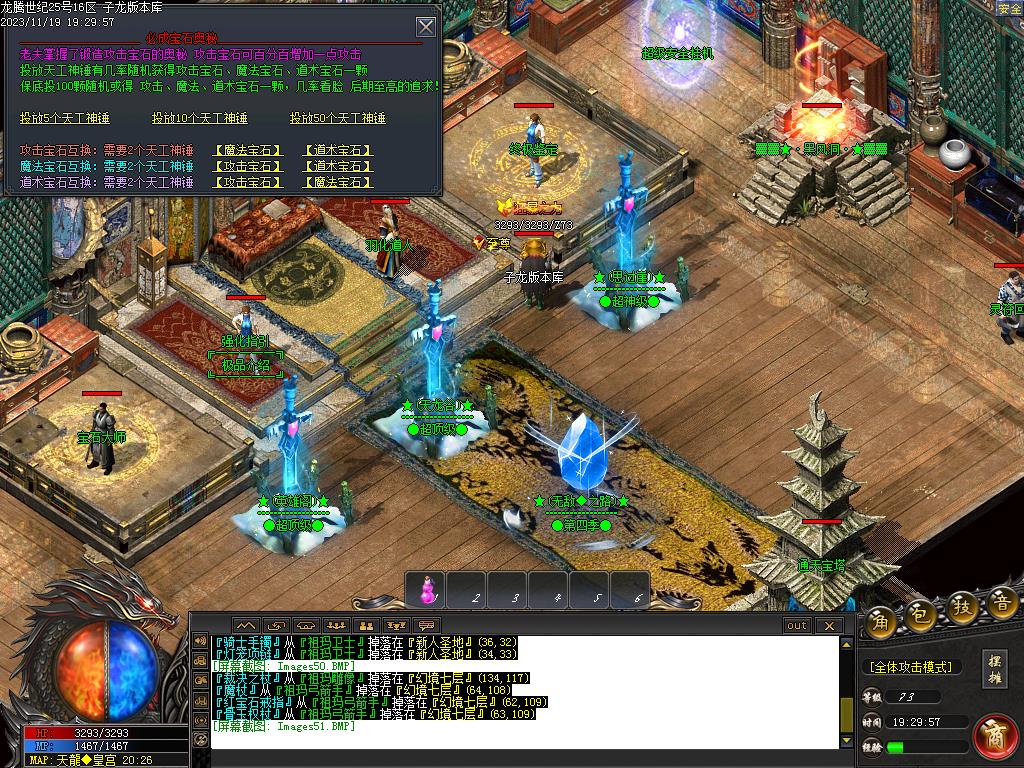Toggle the sound button (音)

pyautogui.click(x=1001, y=605)
